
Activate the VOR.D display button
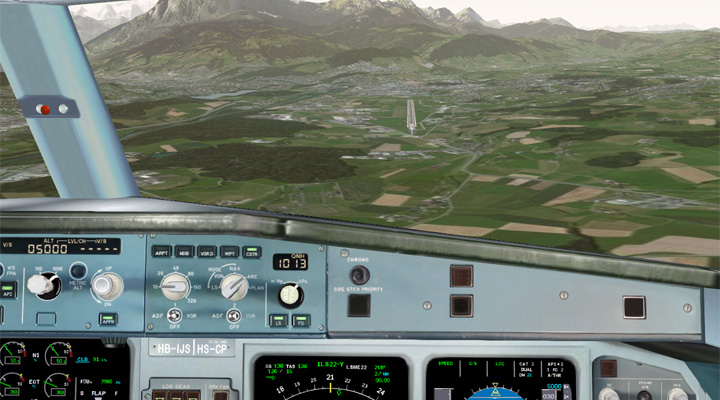207,252
